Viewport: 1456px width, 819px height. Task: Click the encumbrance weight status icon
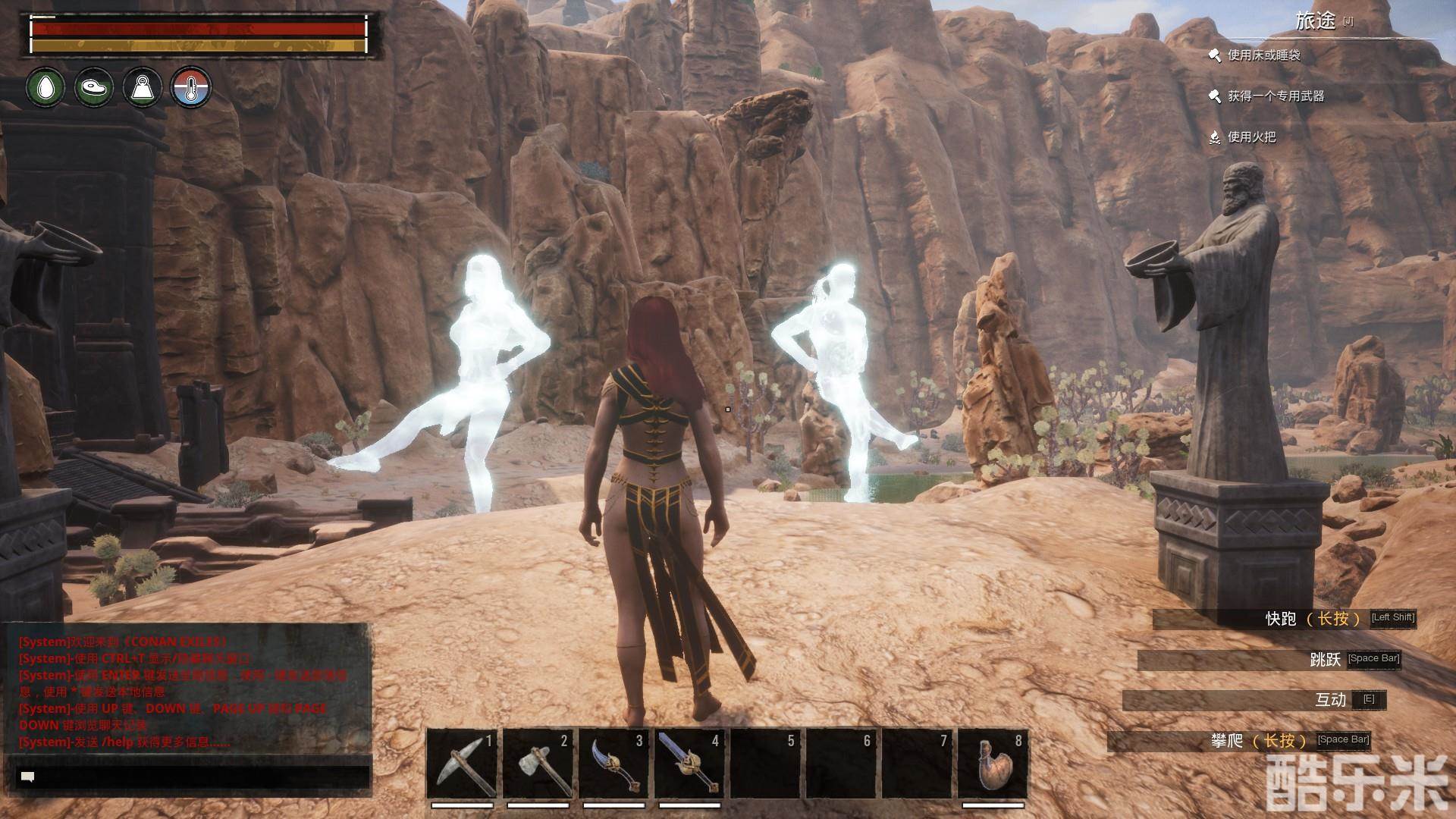143,87
